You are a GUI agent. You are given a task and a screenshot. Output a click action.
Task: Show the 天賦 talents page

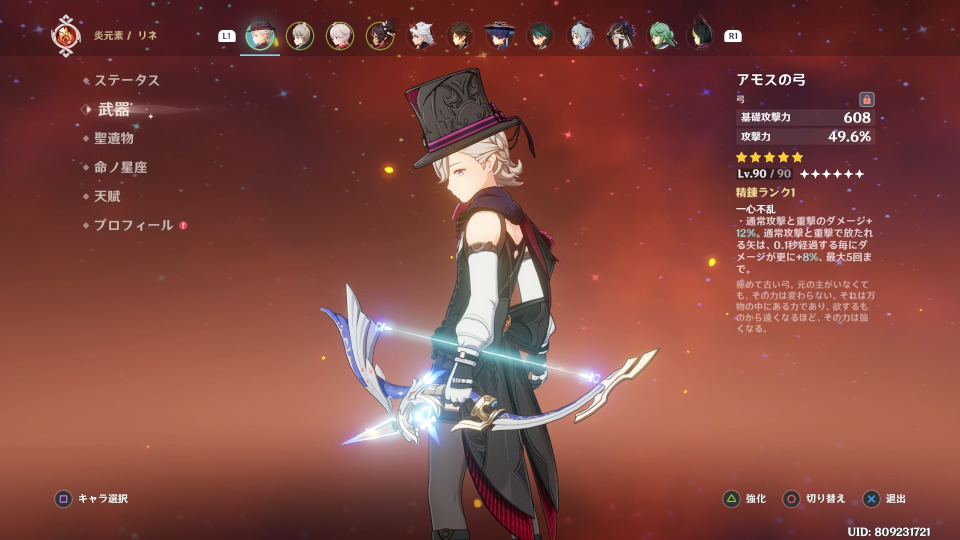(107, 196)
